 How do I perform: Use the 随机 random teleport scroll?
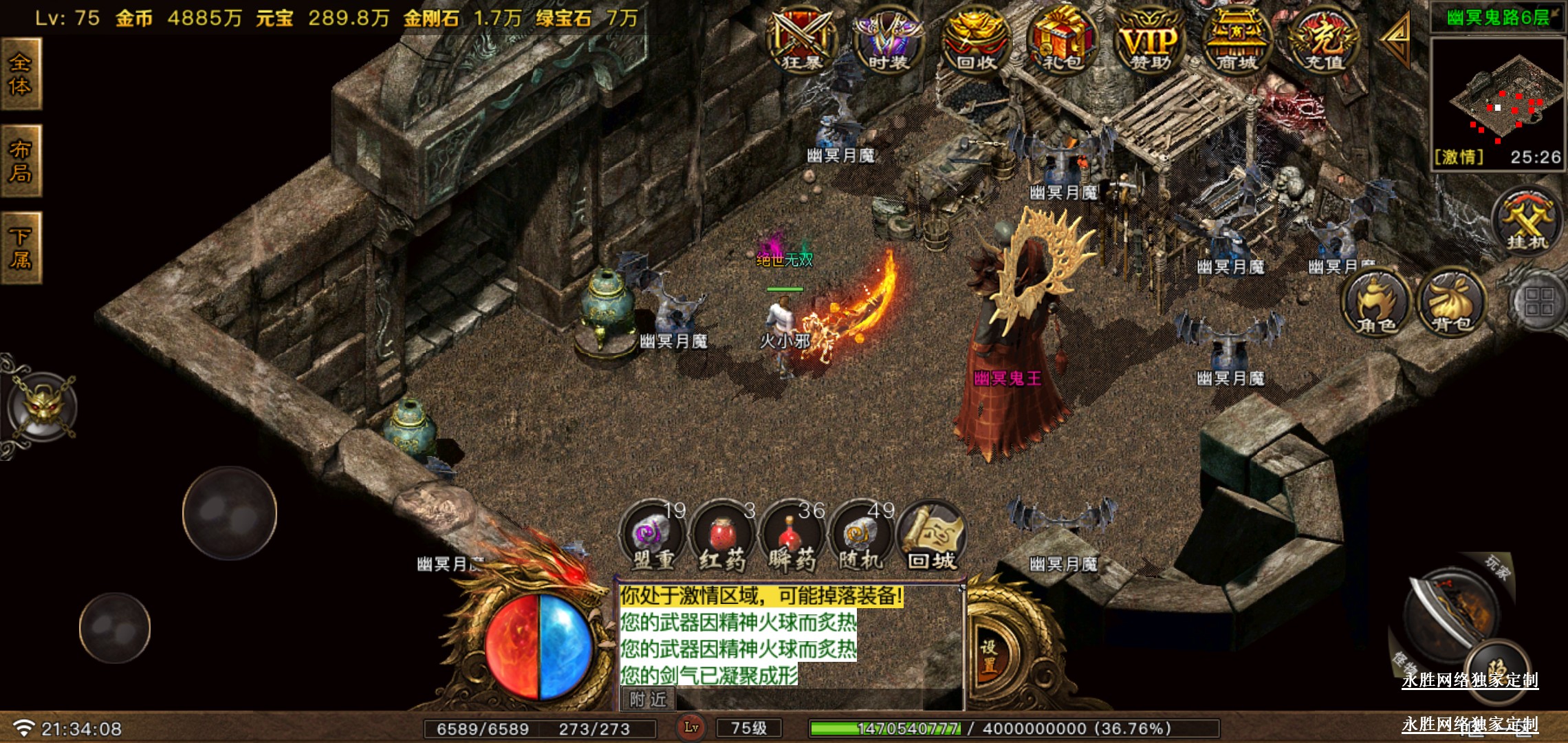(861, 537)
